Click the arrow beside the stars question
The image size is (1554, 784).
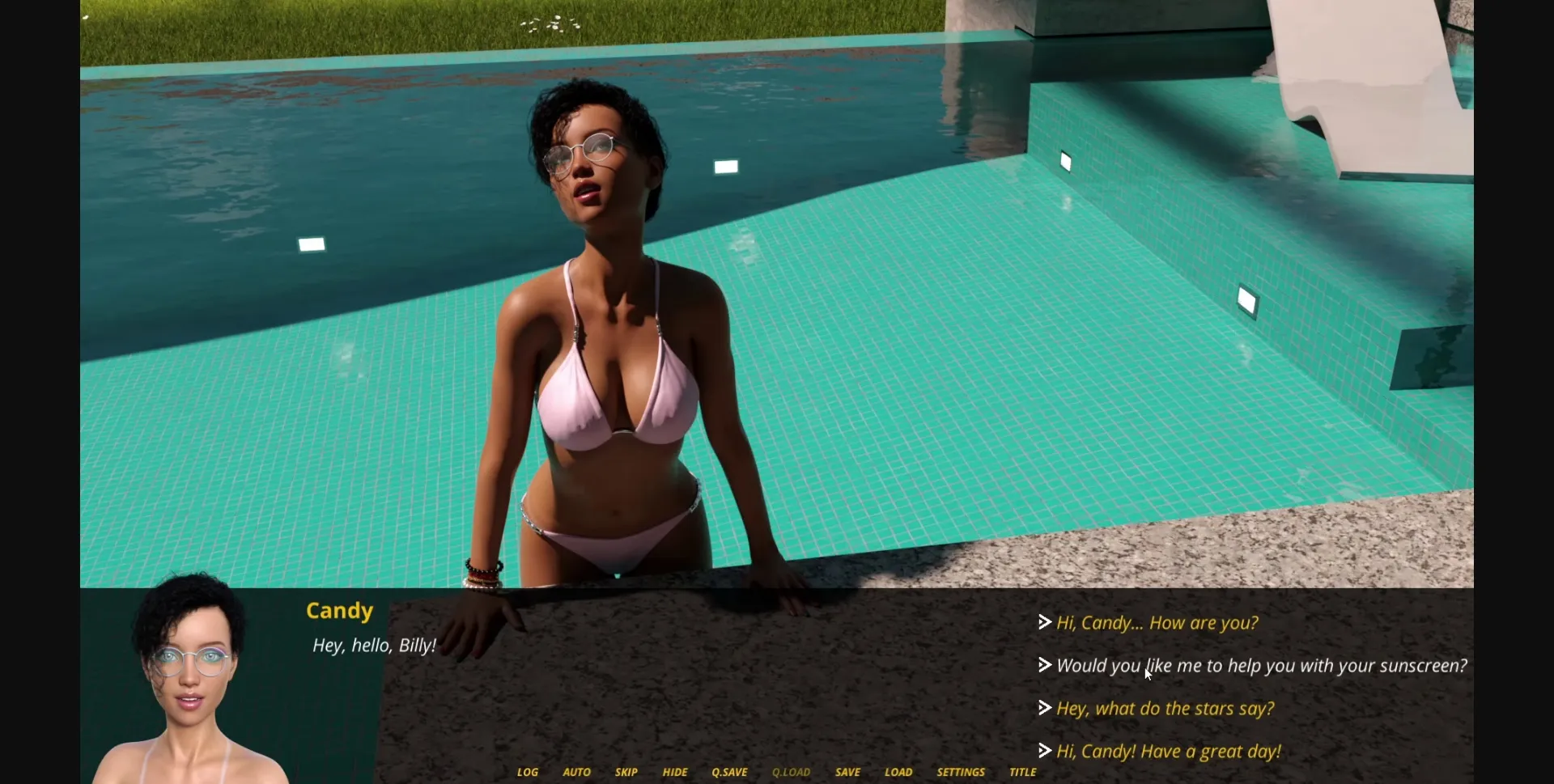(x=1044, y=707)
